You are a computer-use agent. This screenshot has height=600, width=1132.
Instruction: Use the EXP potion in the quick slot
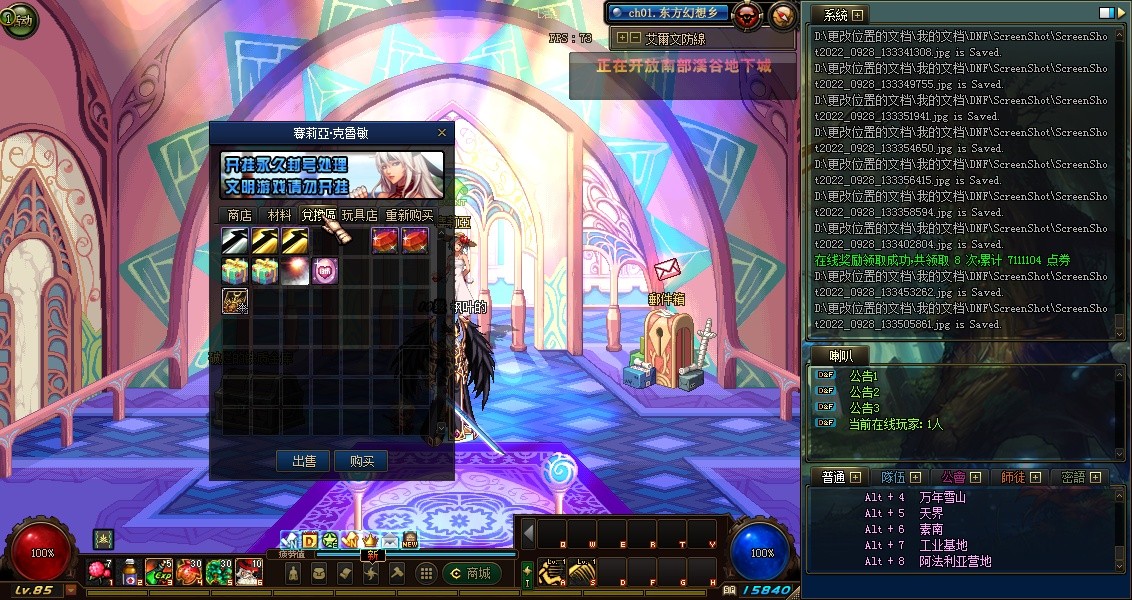click(x=161, y=572)
